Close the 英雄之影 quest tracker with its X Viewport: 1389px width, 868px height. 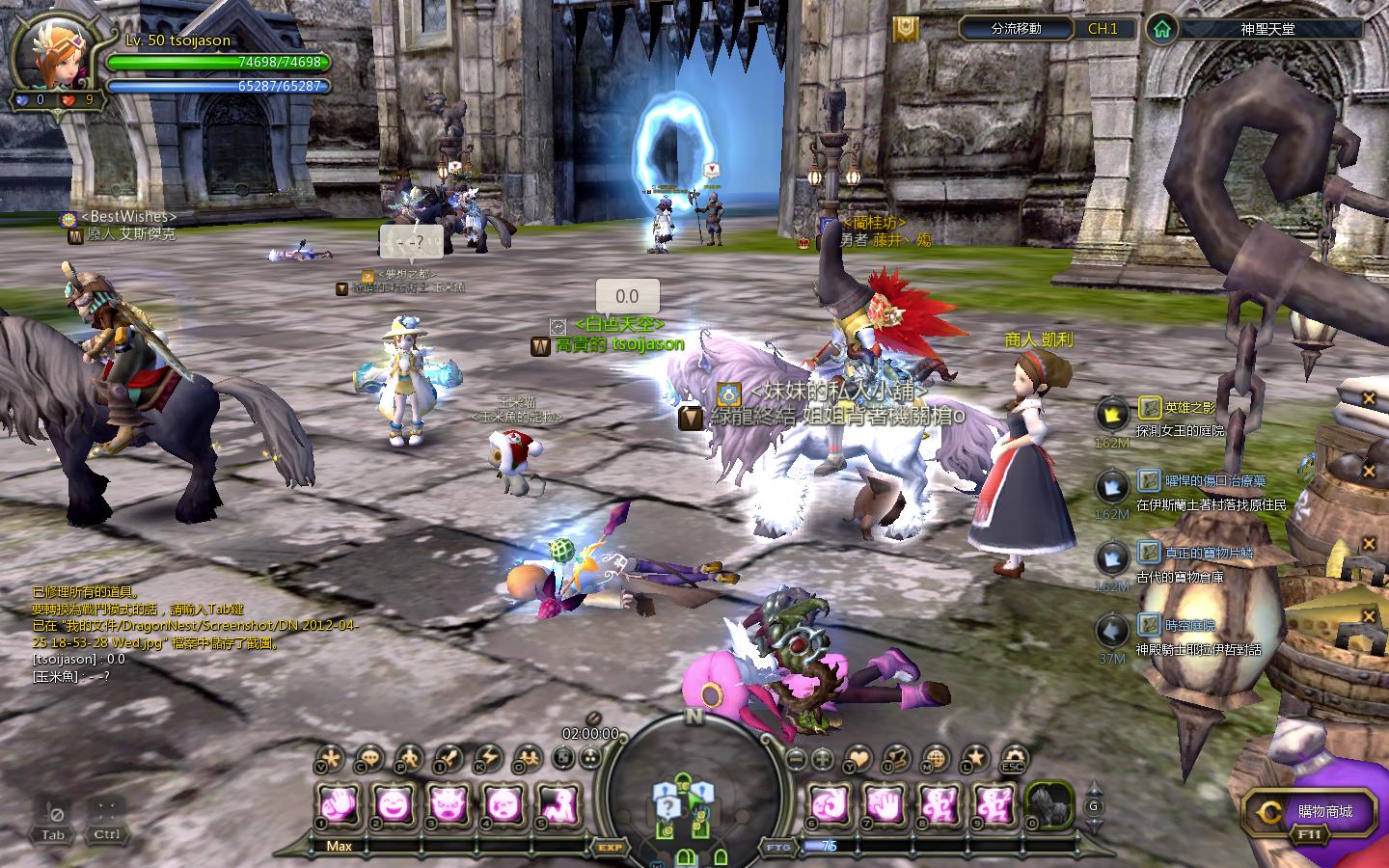[1368, 398]
